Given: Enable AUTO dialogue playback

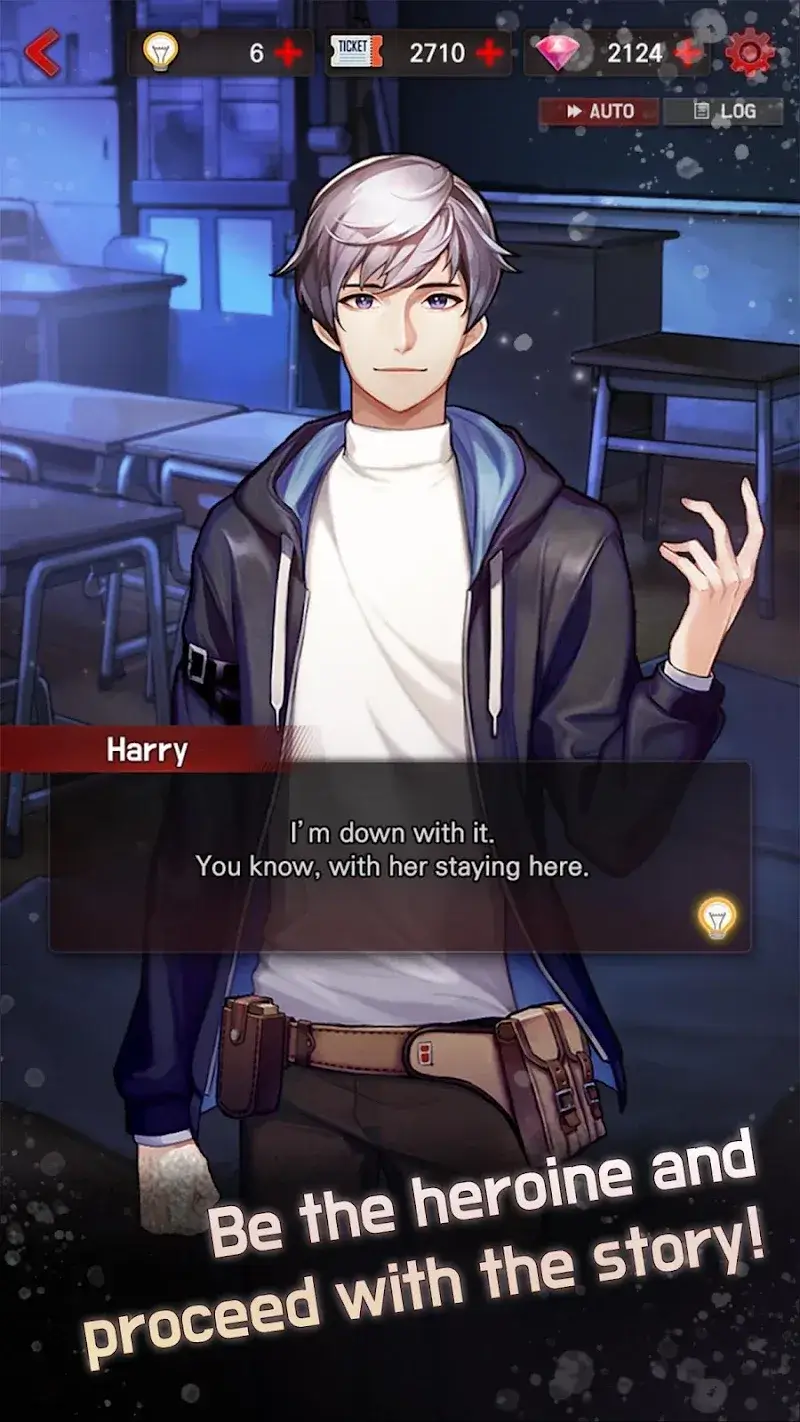Looking at the screenshot, I should [600, 111].
